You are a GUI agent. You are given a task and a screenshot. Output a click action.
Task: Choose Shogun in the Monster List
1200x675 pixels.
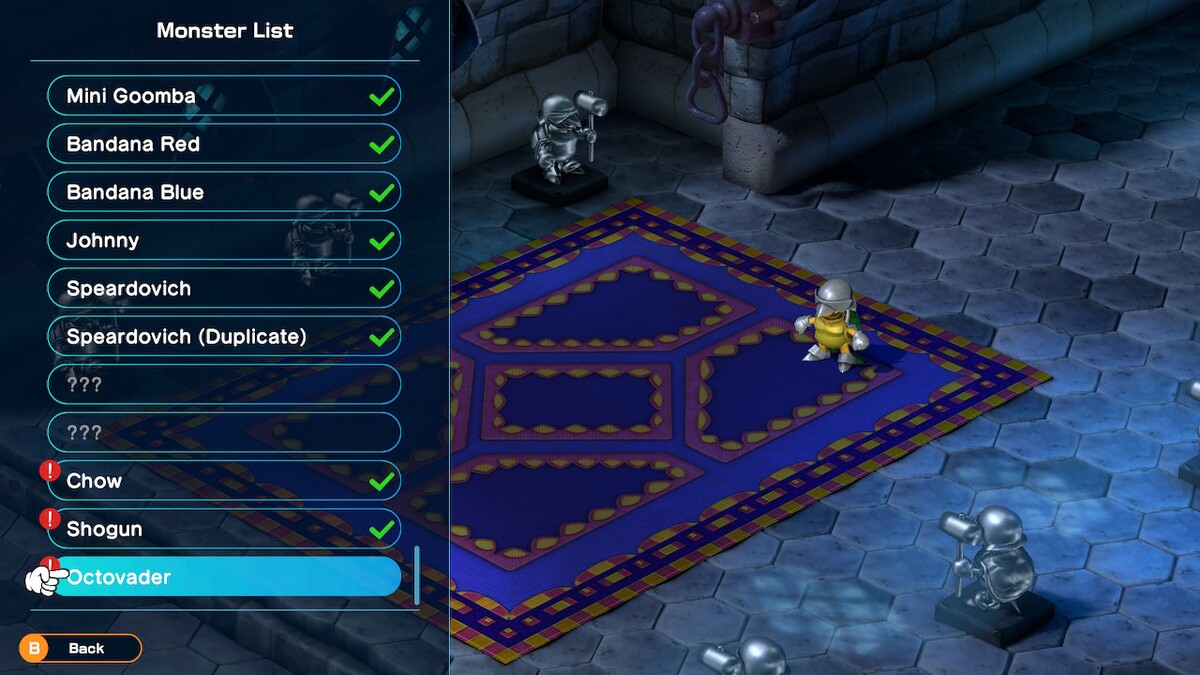point(223,529)
